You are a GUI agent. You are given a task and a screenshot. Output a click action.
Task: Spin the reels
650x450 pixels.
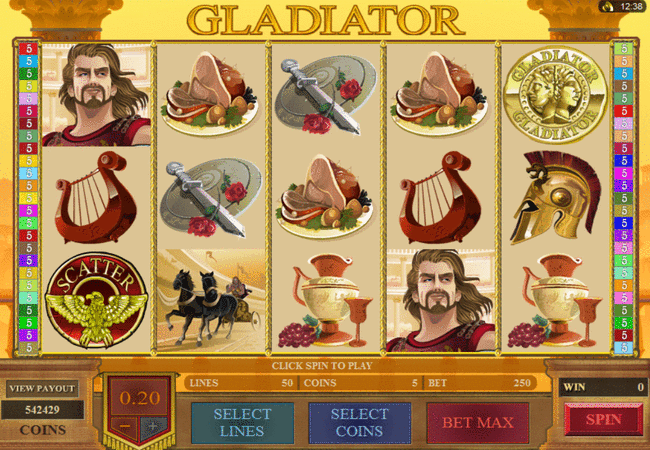tap(603, 420)
